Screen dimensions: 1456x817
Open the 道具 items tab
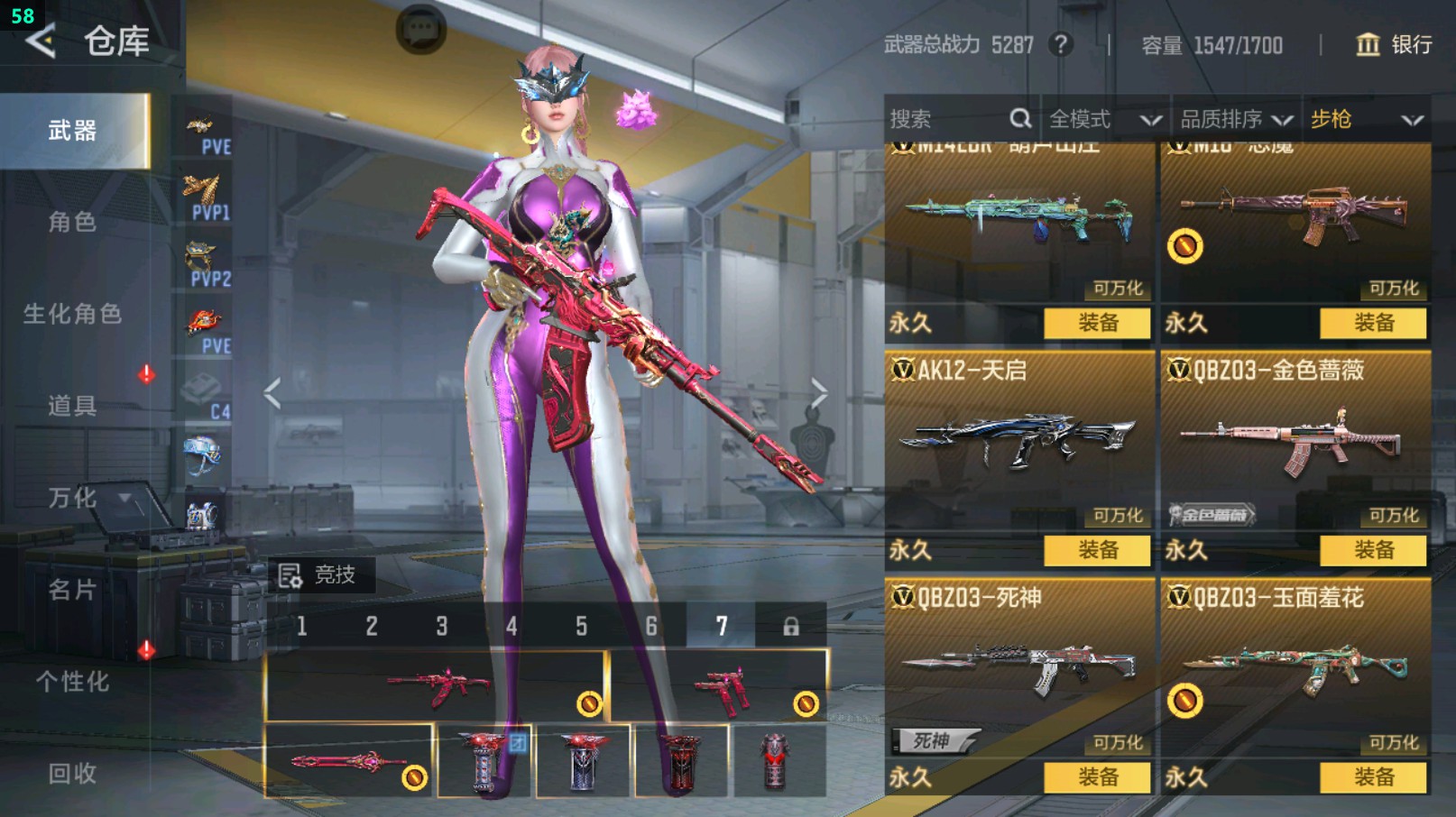(x=72, y=406)
